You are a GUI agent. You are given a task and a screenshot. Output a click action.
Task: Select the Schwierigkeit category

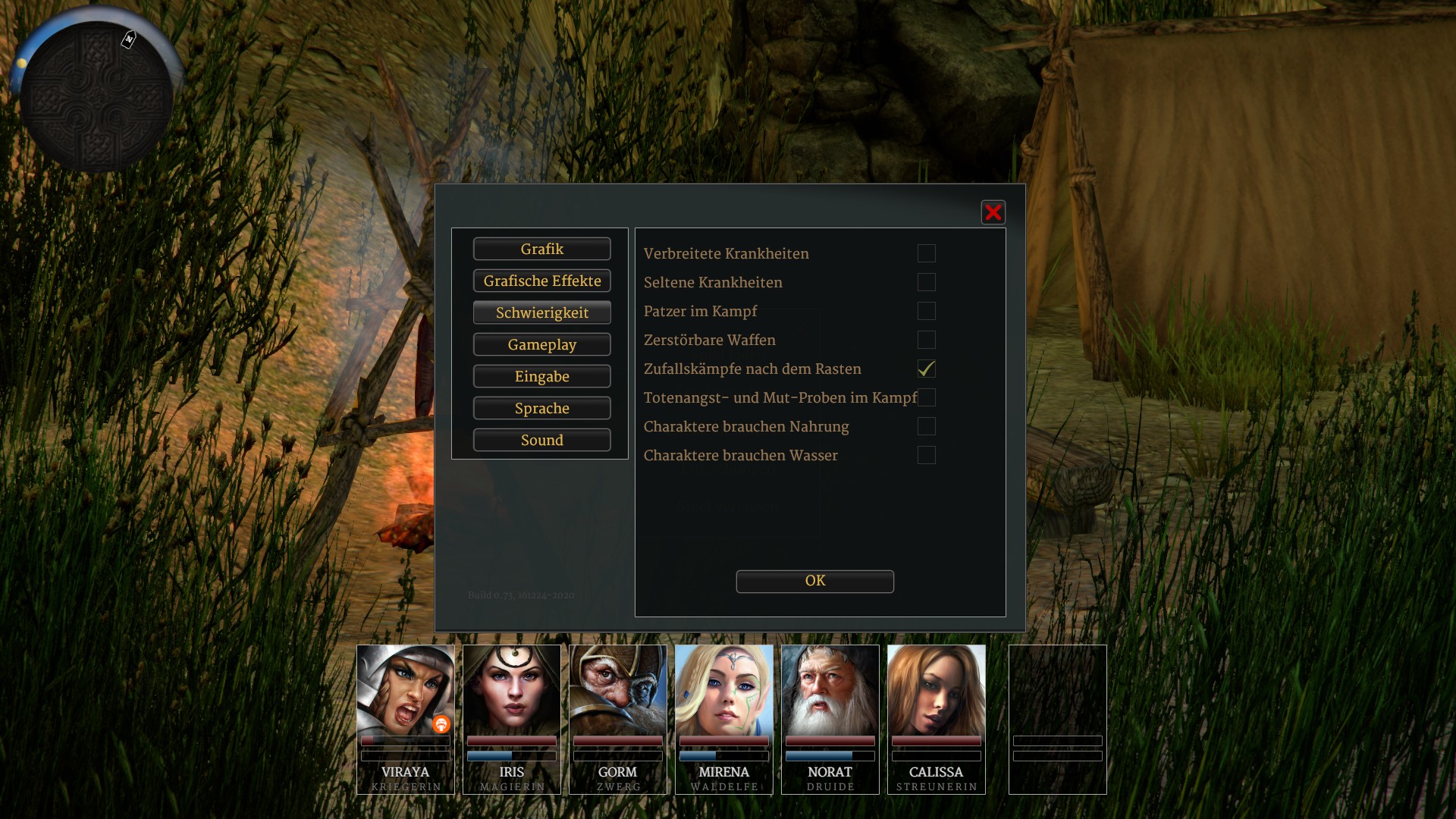pos(541,312)
